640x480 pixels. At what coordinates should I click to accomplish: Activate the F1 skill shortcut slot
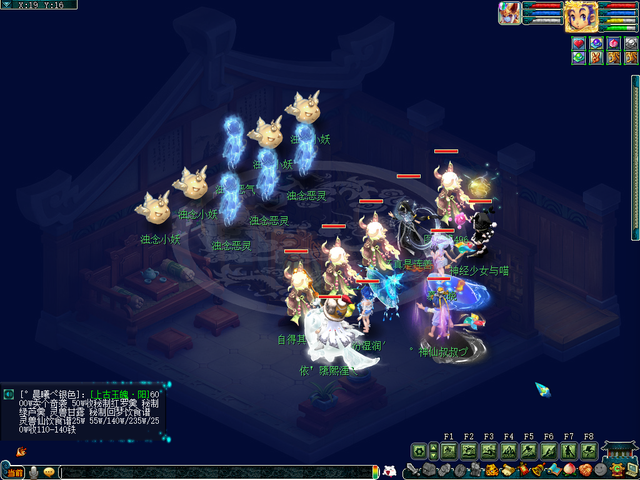448,451
